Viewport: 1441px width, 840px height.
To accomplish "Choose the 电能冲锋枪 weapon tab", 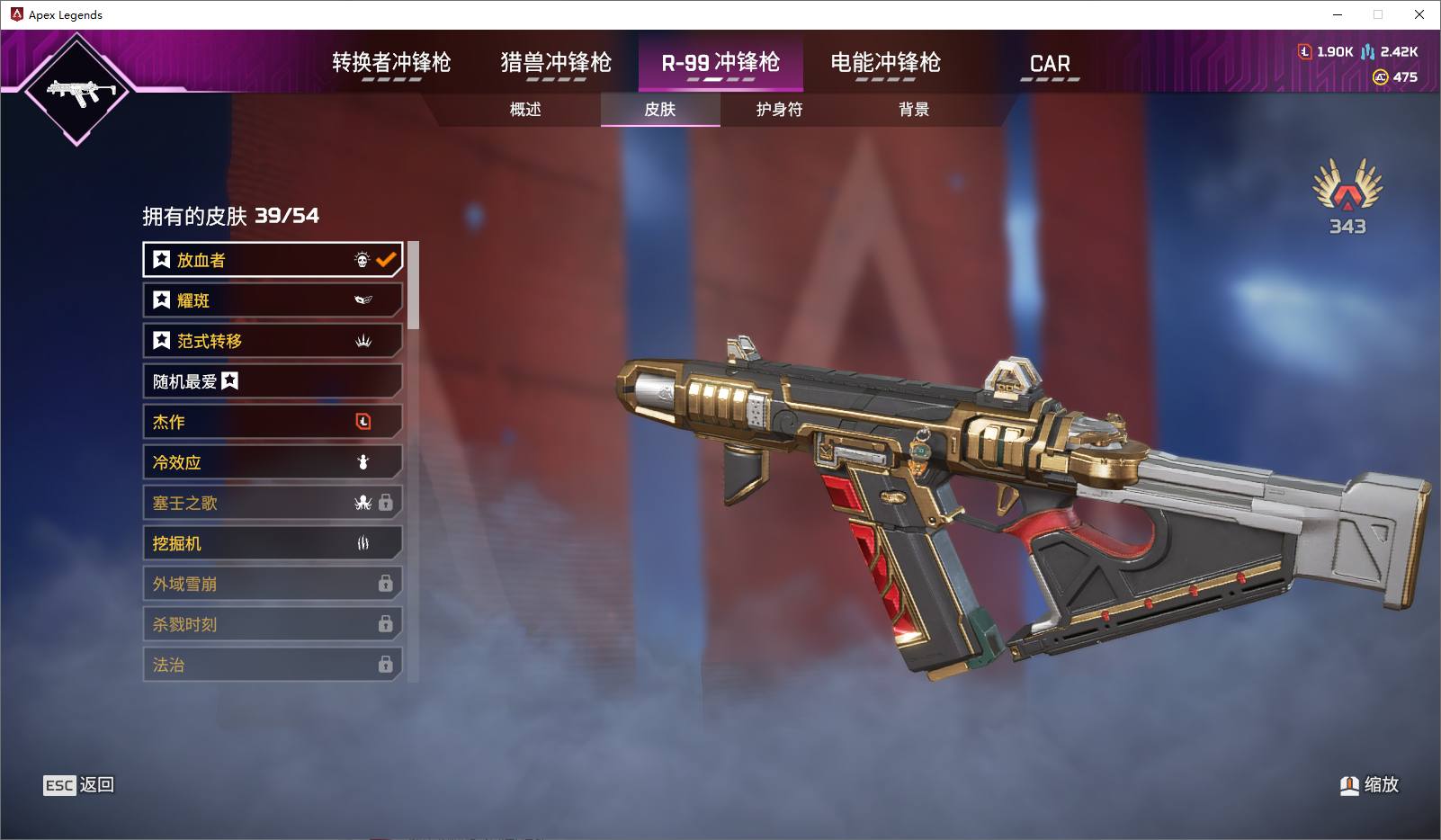I will (x=885, y=63).
